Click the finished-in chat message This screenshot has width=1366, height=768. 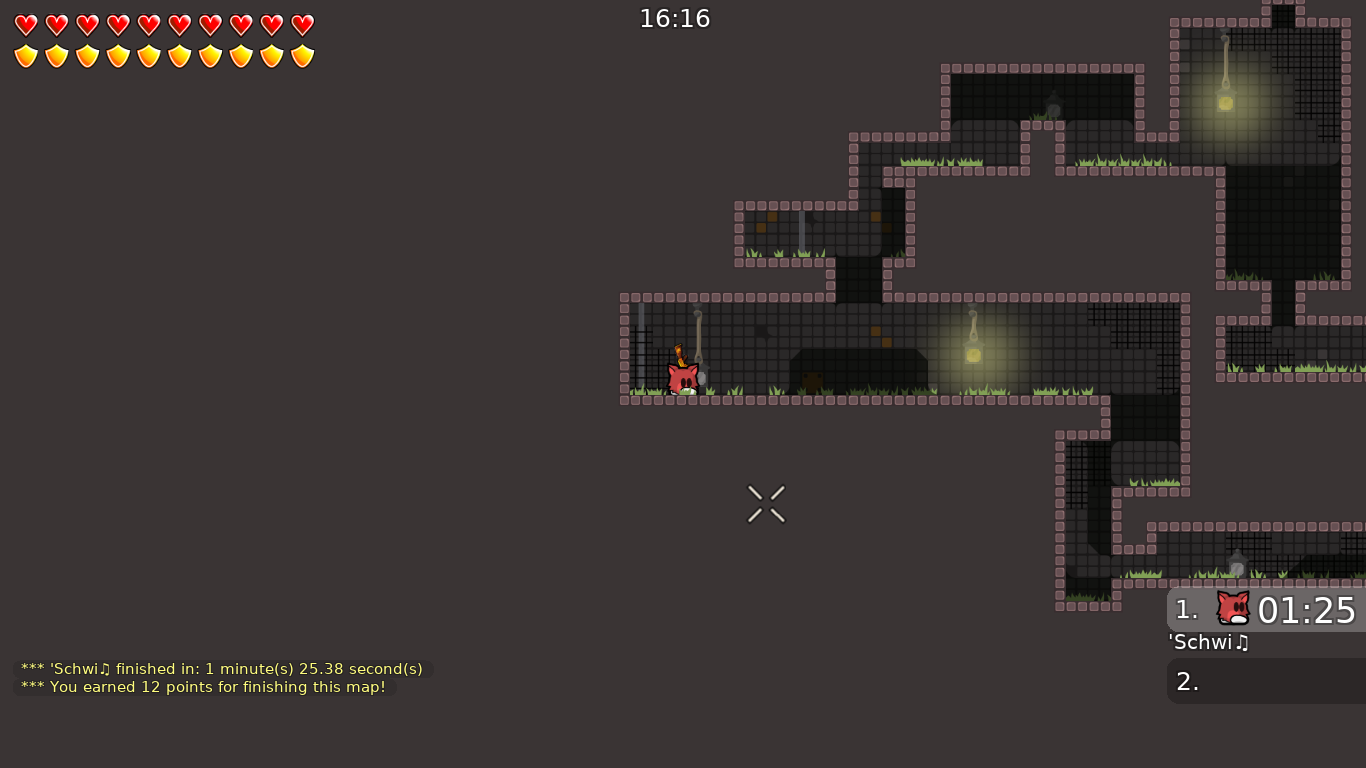[221, 668]
